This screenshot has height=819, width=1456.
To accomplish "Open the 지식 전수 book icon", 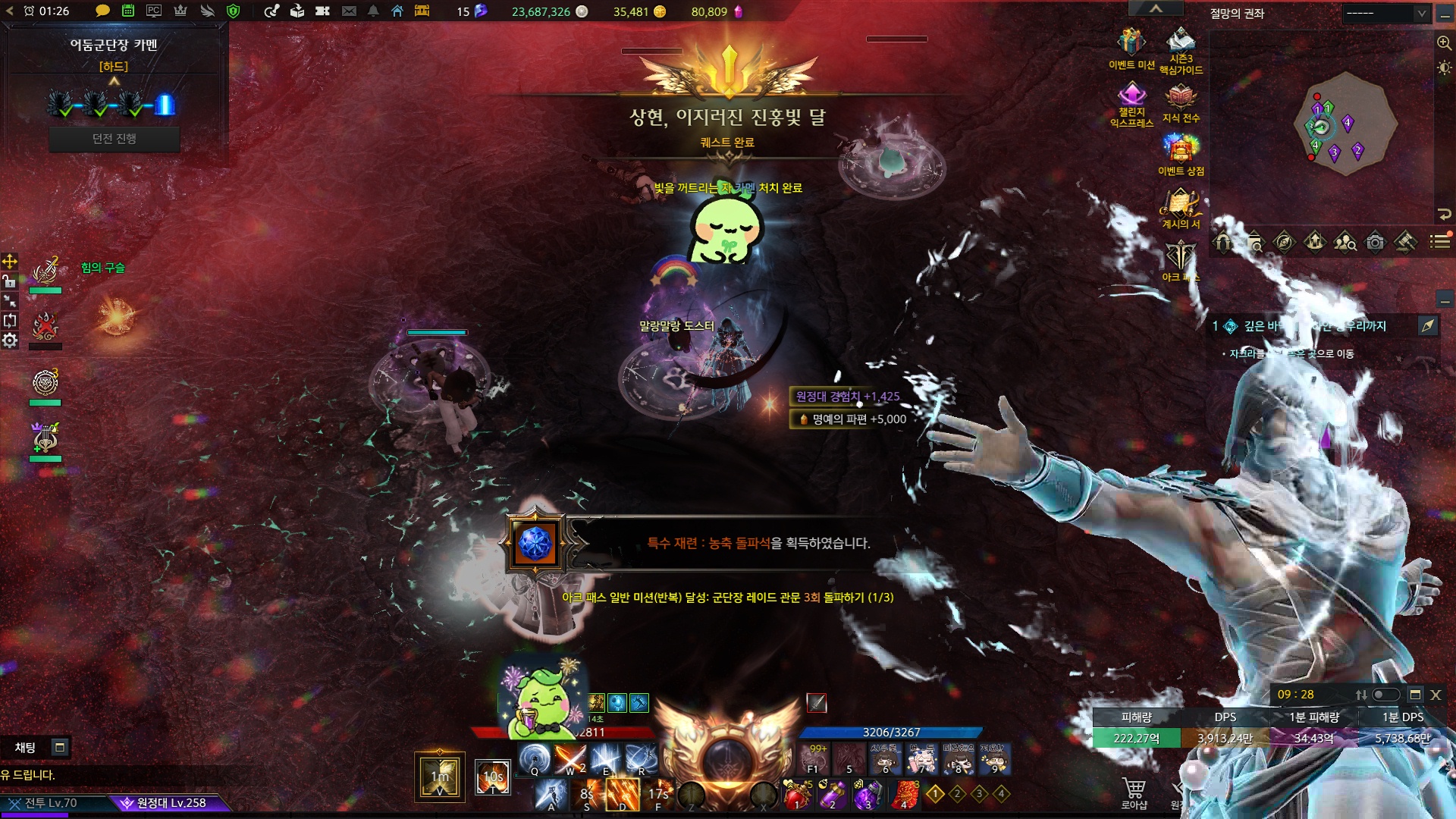I will click(x=1181, y=97).
